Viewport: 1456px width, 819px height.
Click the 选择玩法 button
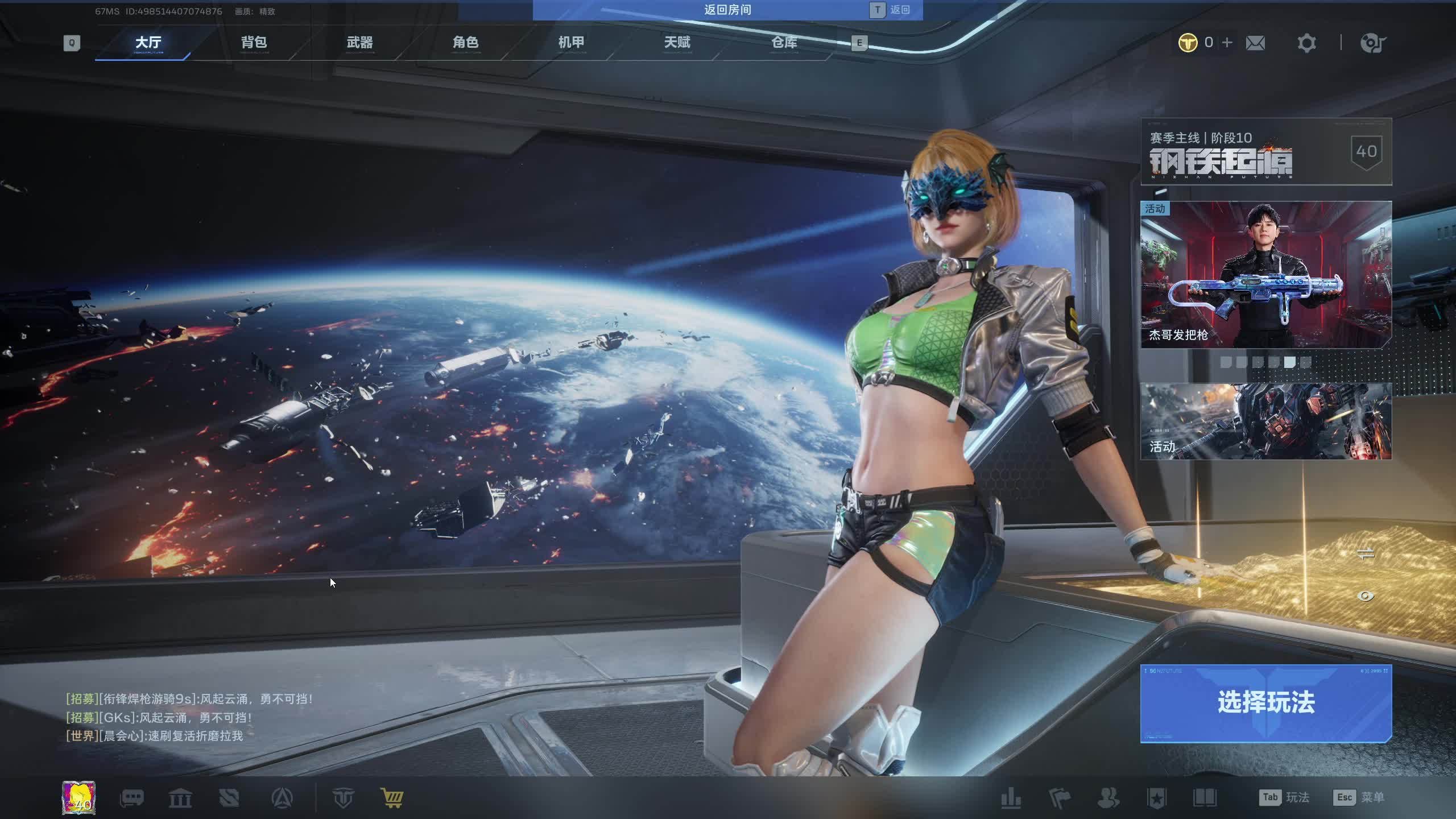(x=1266, y=703)
